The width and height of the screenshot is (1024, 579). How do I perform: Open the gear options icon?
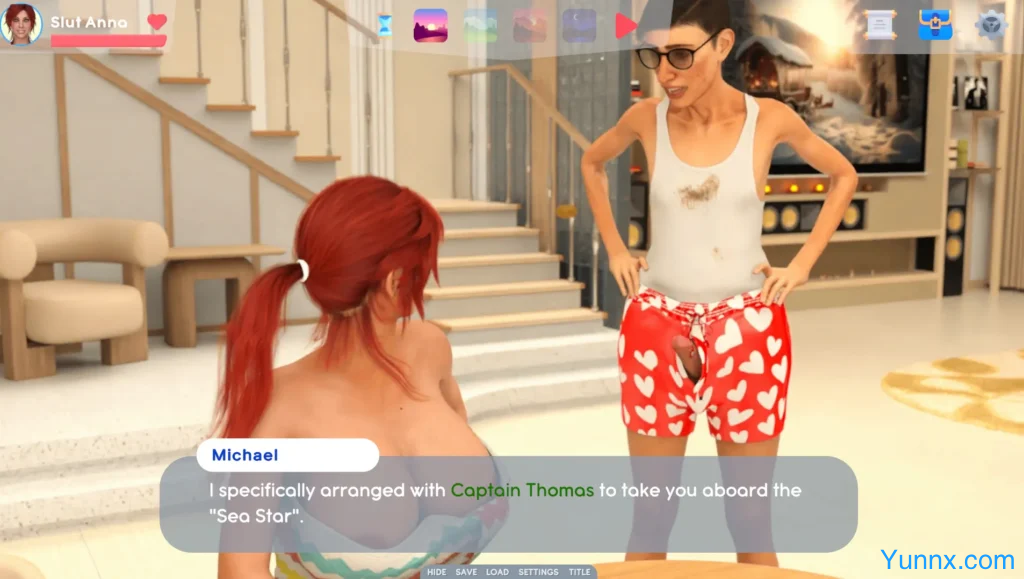991,25
